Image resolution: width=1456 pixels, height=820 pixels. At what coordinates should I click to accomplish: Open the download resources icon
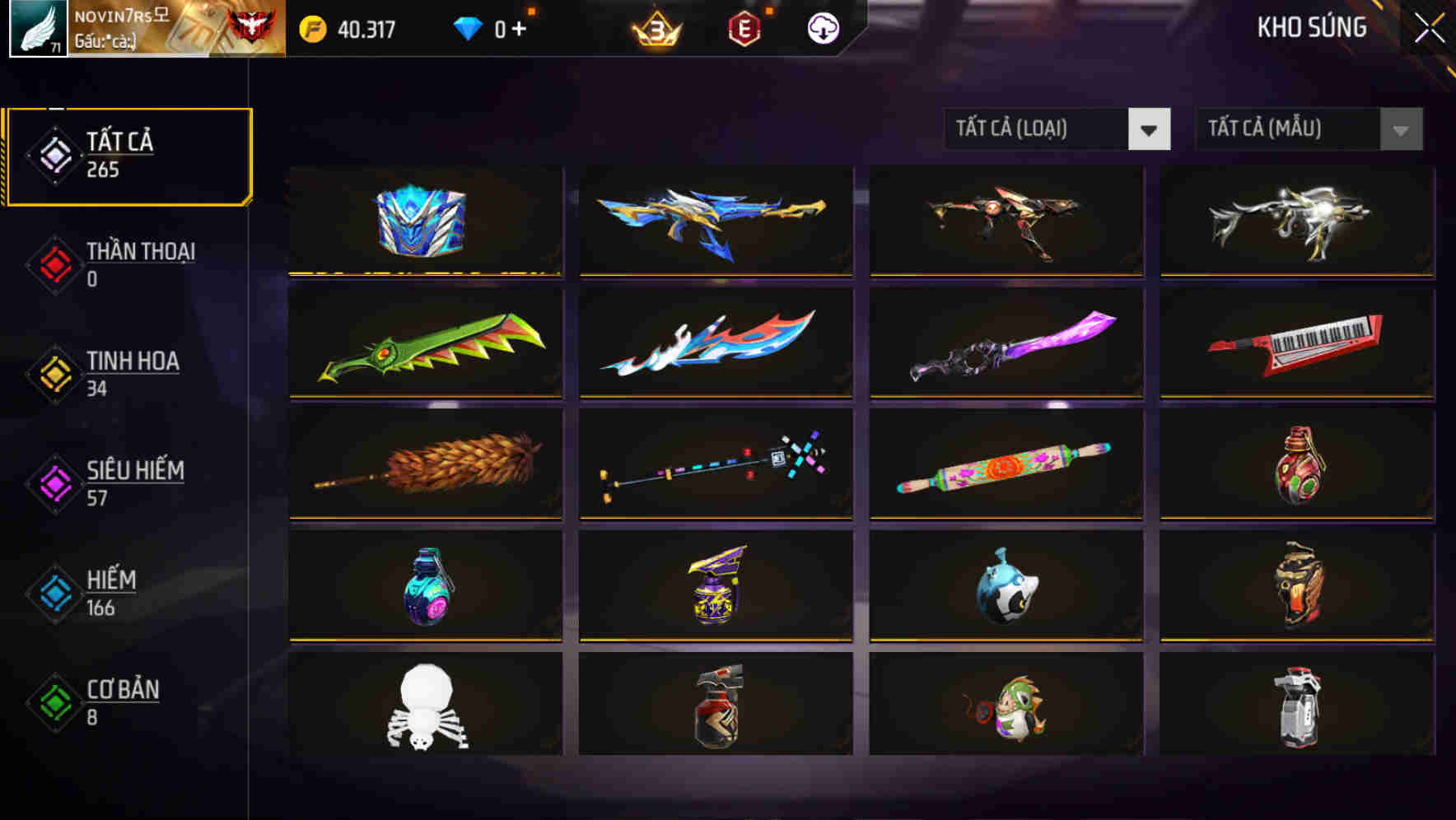tap(822, 28)
